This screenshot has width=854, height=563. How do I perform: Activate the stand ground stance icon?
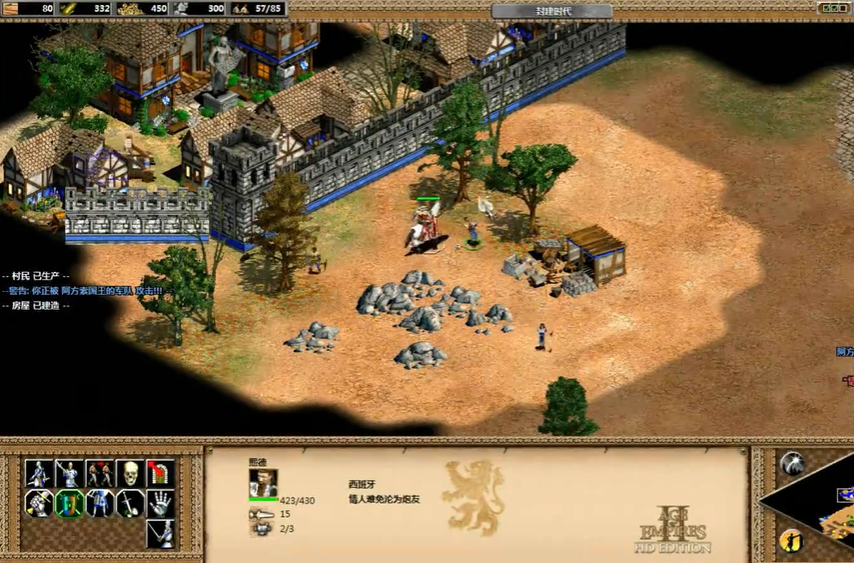[99, 503]
